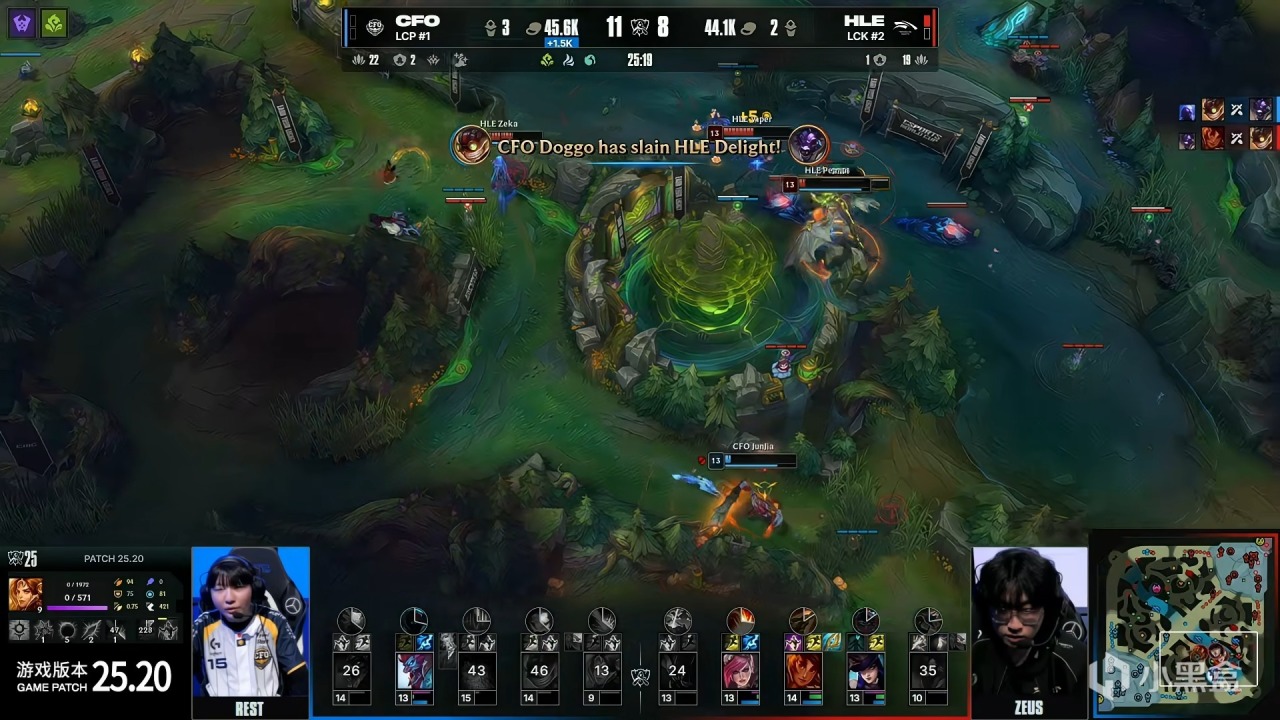Click the Doggo kill announcement banner
The image size is (1280, 720).
(640, 147)
